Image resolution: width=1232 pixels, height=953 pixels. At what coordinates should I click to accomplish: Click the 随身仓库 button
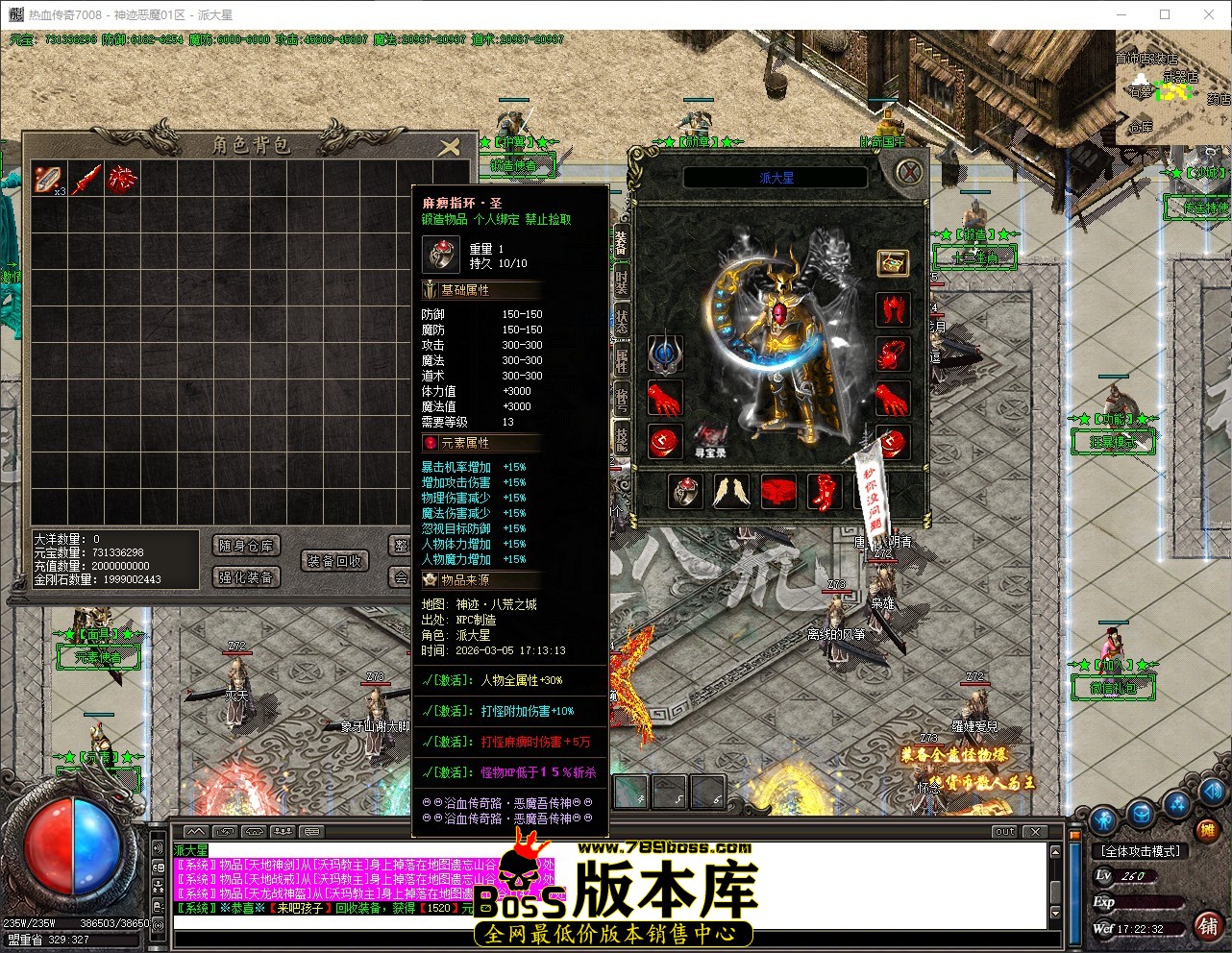(x=246, y=546)
